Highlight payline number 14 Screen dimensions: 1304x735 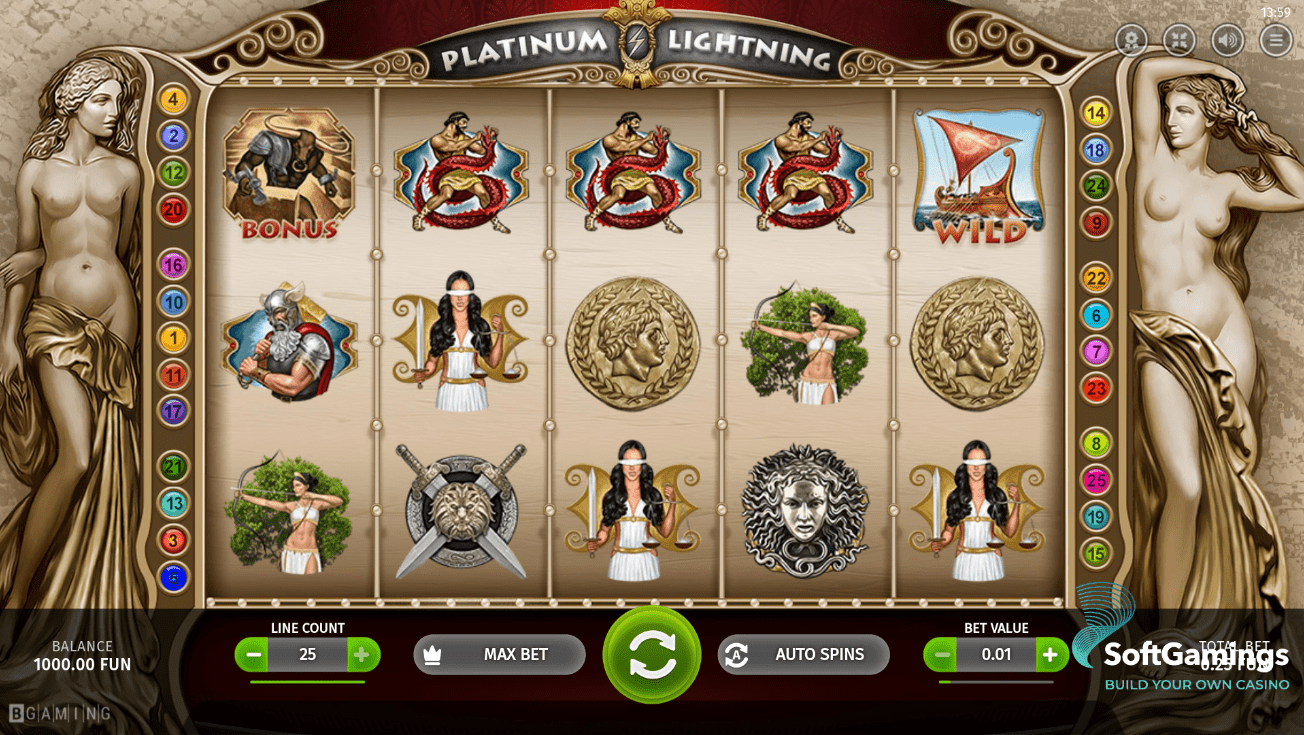[x=1096, y=113]
